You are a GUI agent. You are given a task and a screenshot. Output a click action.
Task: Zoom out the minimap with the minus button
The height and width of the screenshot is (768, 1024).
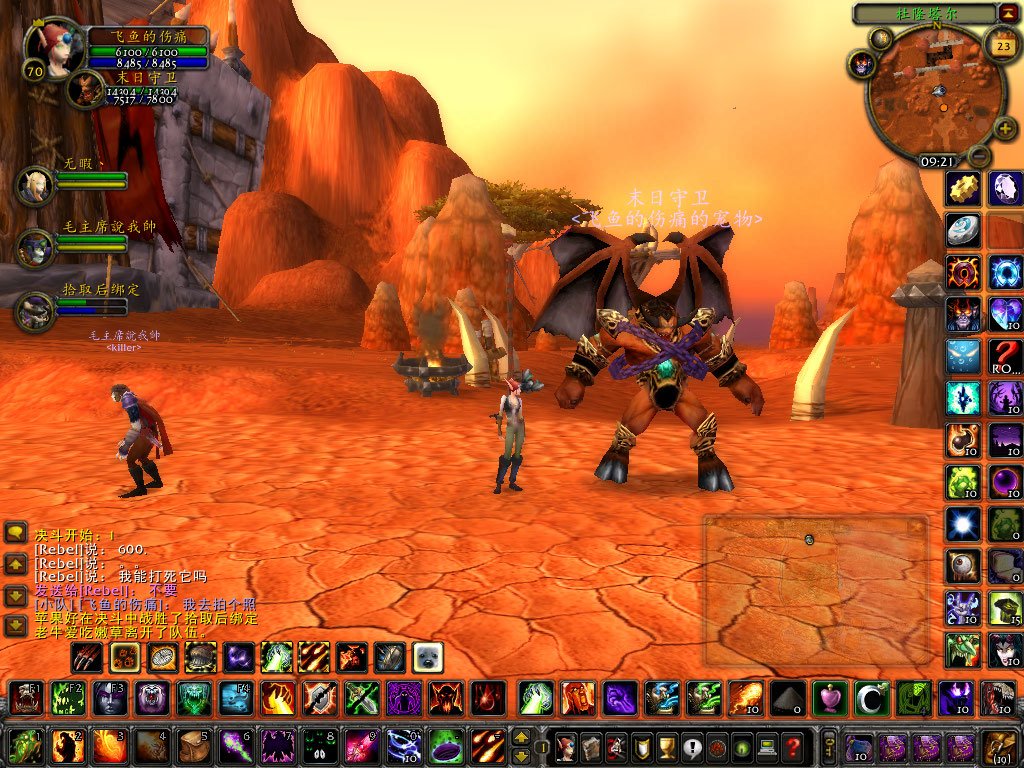(x=980, y=156)
